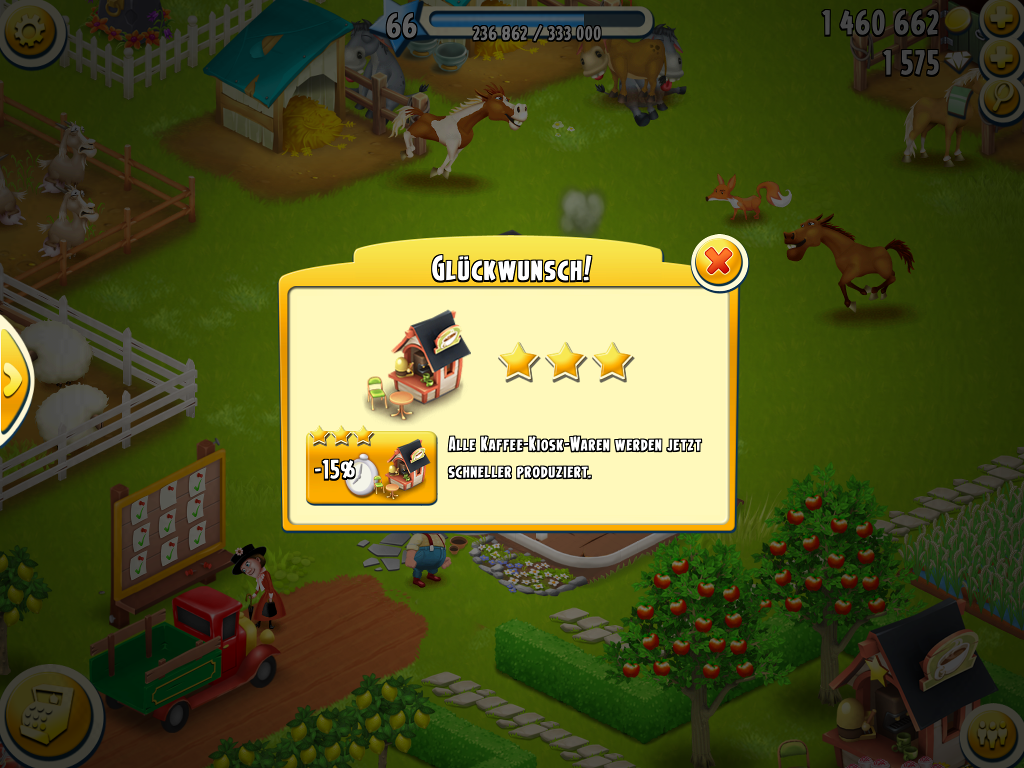Add more coins with the plus button

[x=1001, y=20]
